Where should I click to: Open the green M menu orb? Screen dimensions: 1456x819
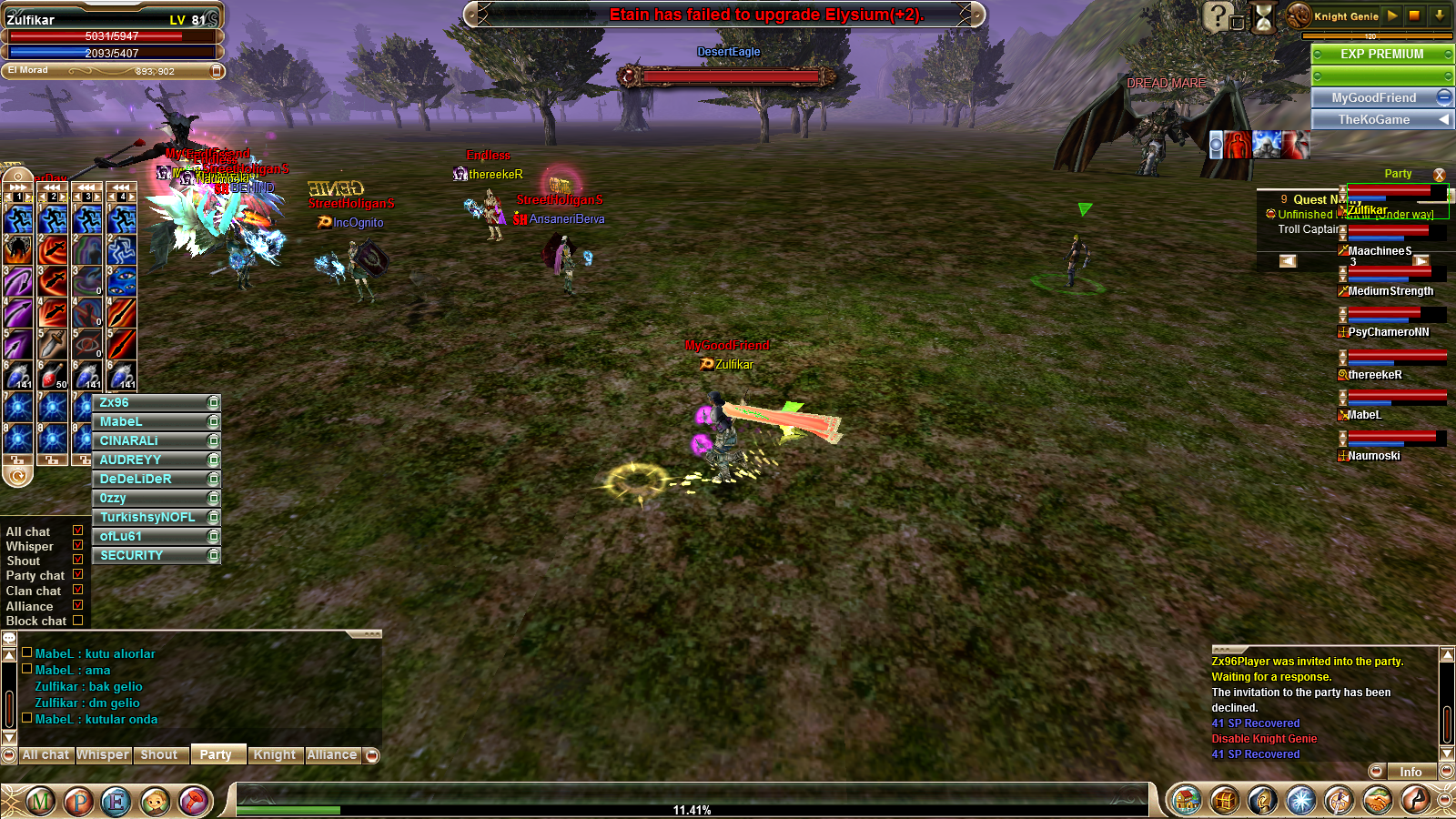(40, 801)
